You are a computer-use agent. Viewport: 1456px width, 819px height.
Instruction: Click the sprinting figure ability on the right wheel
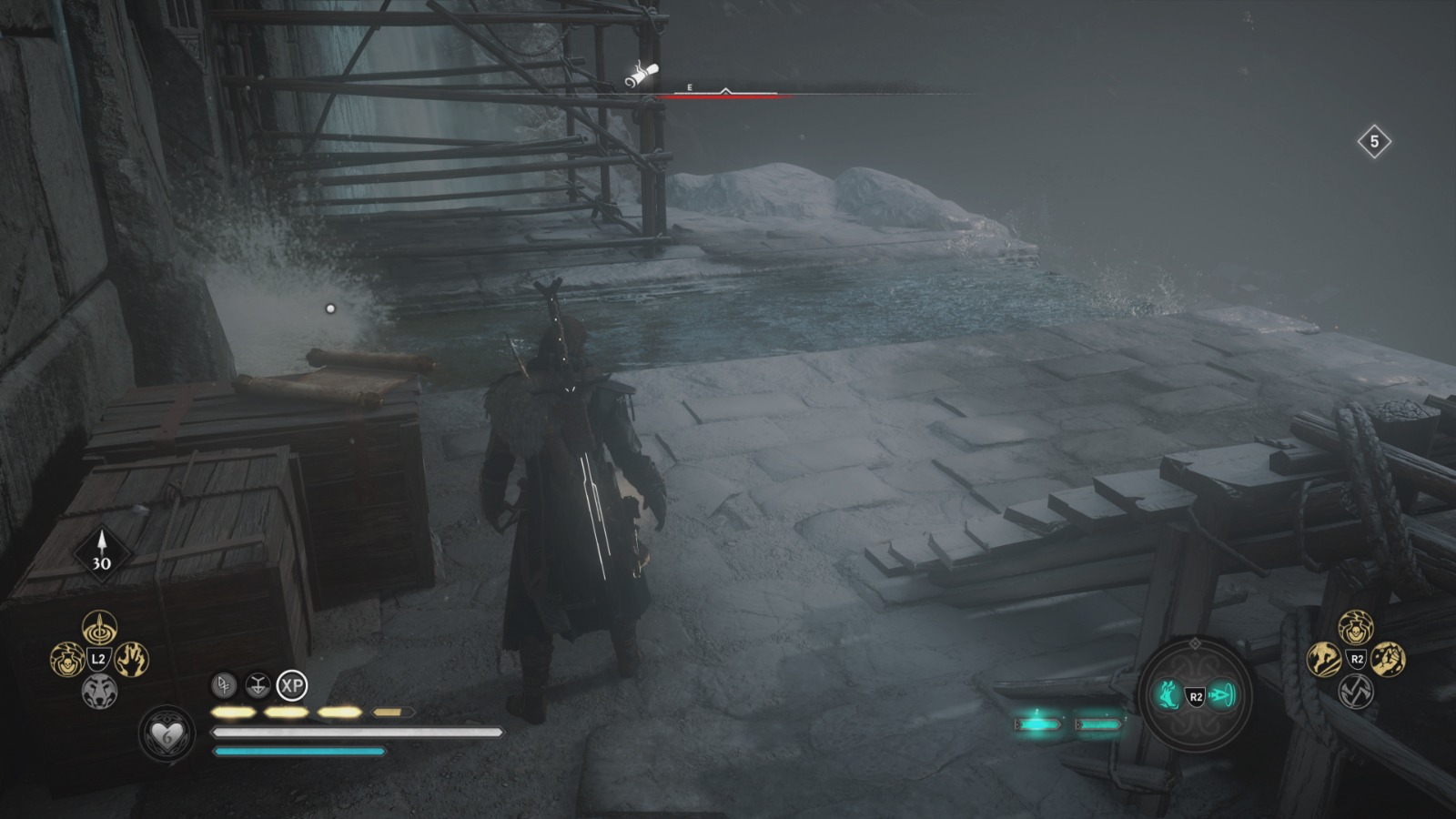(1323, 658)
